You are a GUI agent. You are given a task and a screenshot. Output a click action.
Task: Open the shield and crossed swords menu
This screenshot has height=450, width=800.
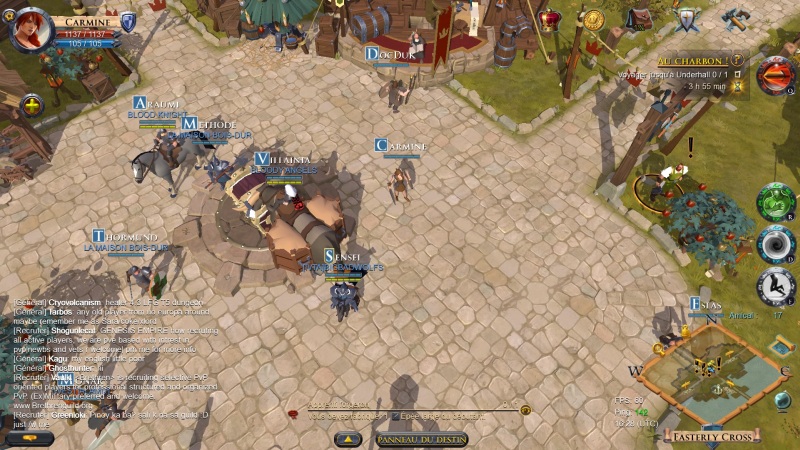coord(687,19)
